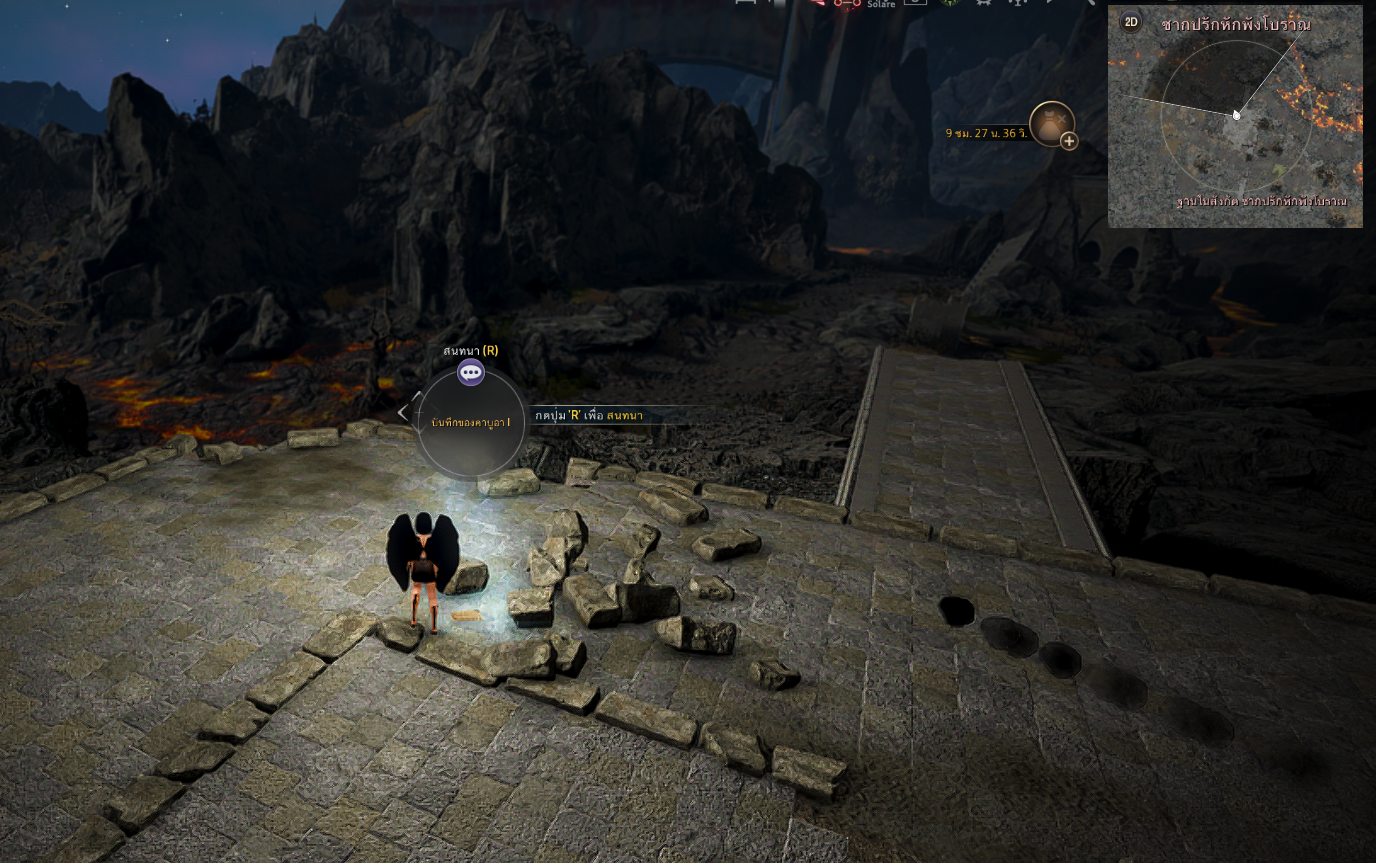The image size is (1376, 863).
Task: Start conversation with the speech bubble icon
Action: (470, 373)
